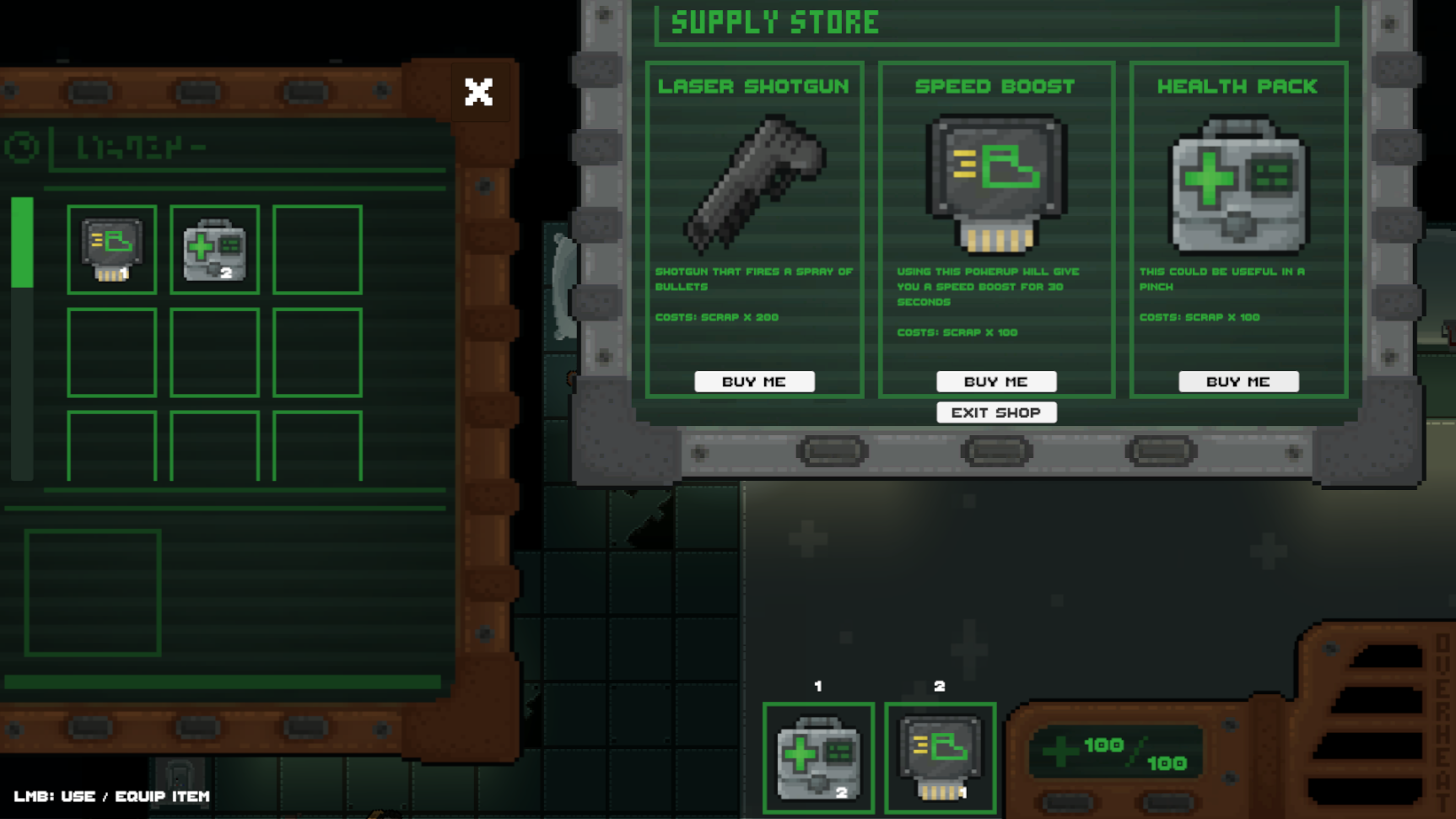This screenshot has width=1456, height=819.
Task: Select the health pack item in the inventory
Action: pos(213,249)
